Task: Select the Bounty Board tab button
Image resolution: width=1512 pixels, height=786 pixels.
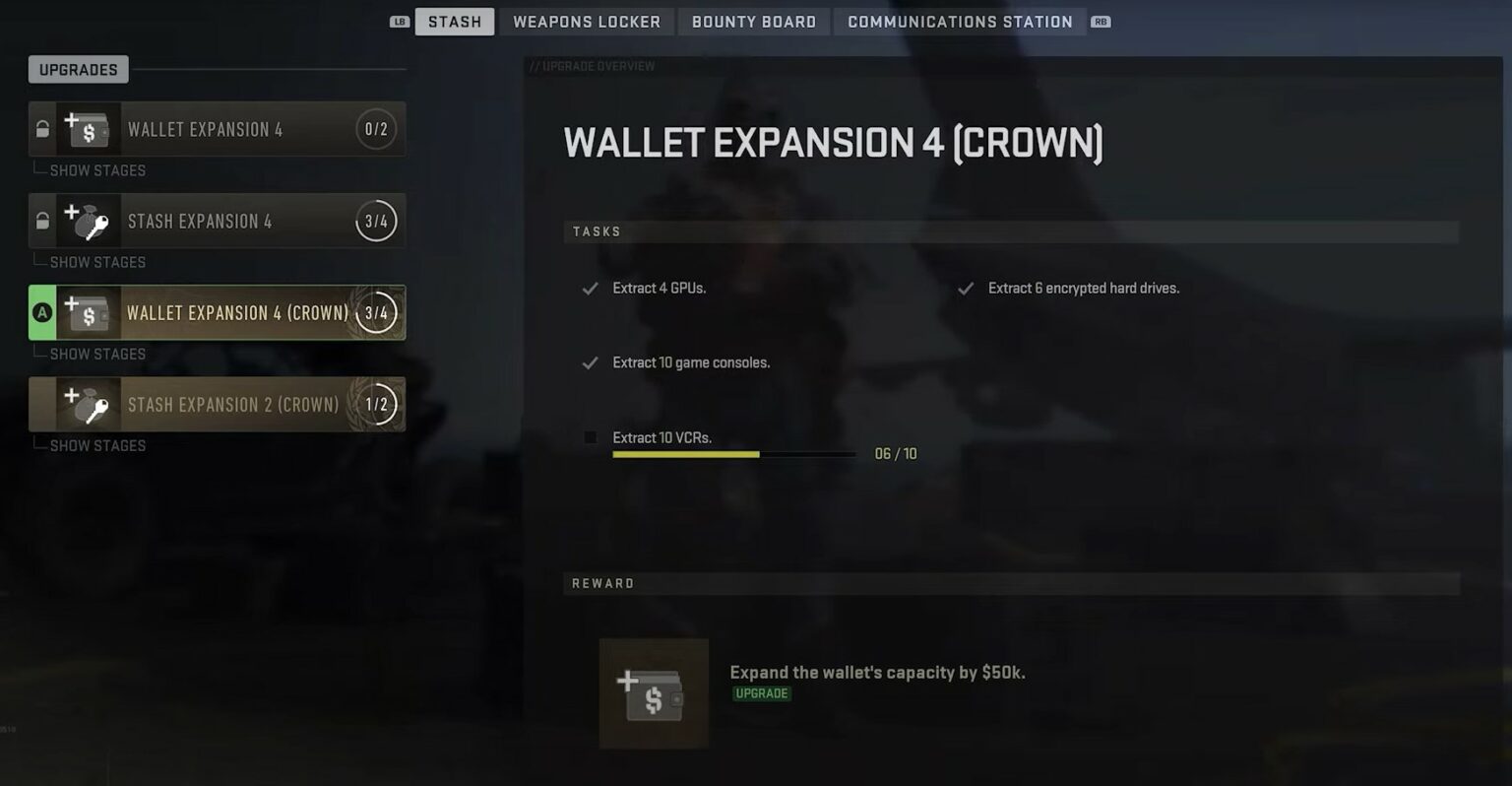Action: pyautogui.click(x=753, y=21)
